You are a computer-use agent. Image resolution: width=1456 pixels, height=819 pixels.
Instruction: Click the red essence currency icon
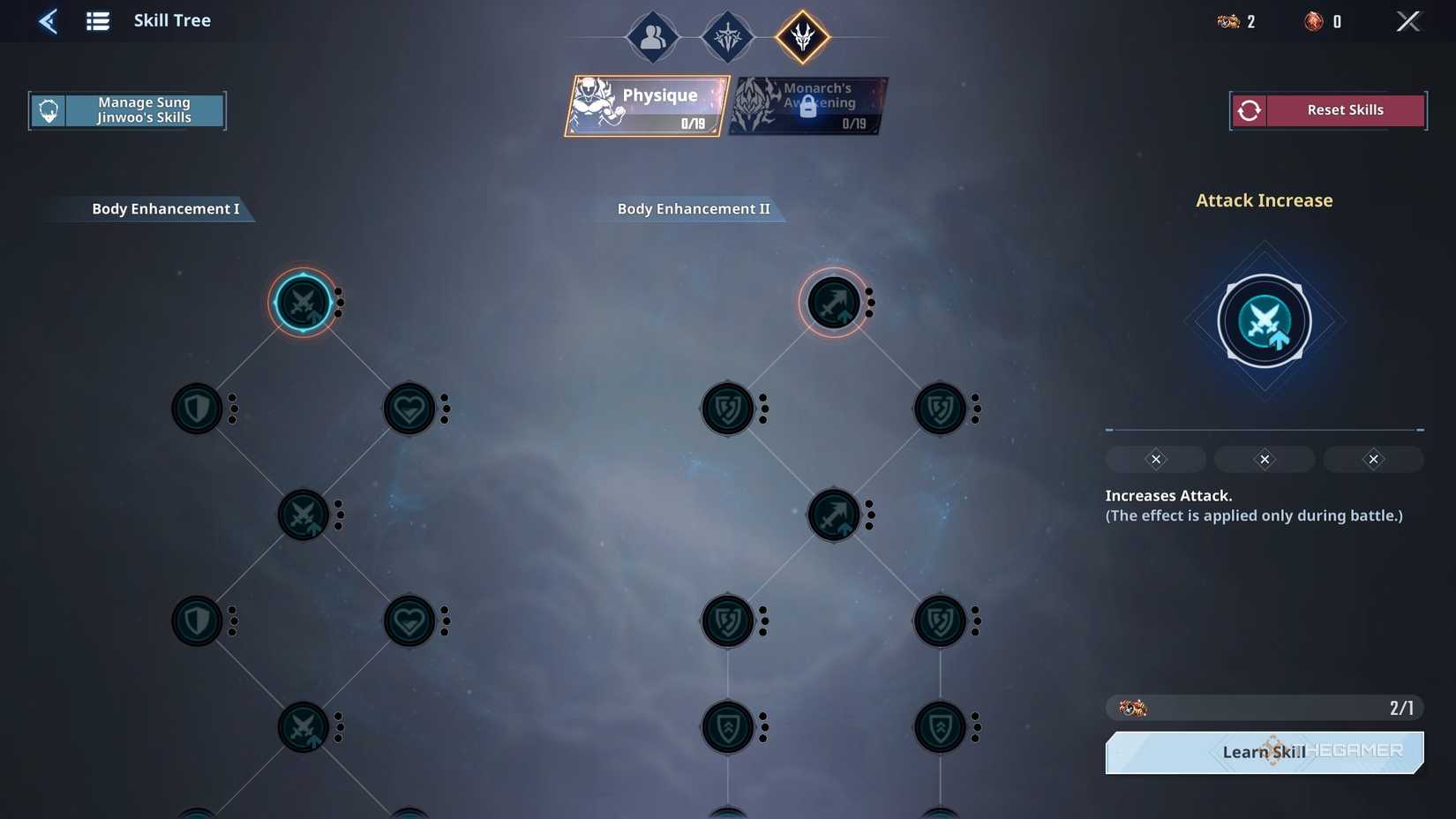1313,21
